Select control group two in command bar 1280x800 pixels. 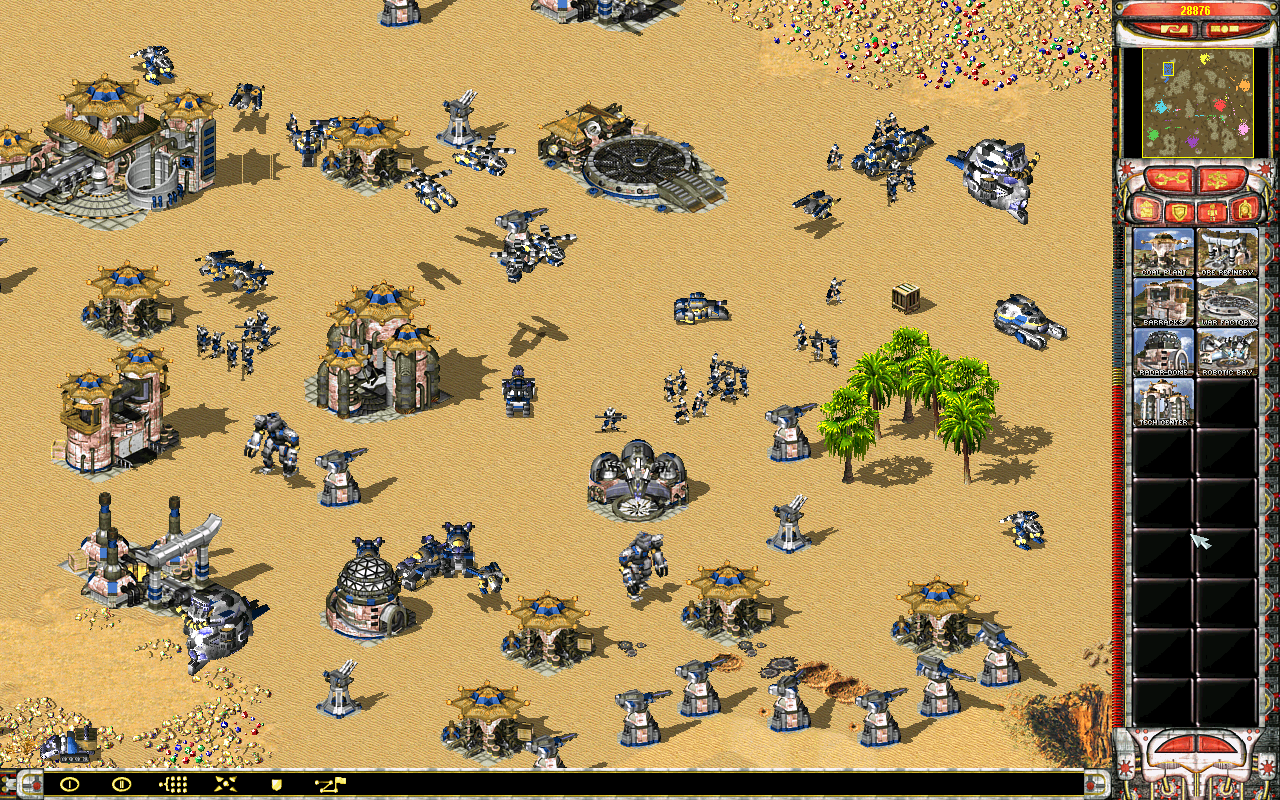pos(122,784)
